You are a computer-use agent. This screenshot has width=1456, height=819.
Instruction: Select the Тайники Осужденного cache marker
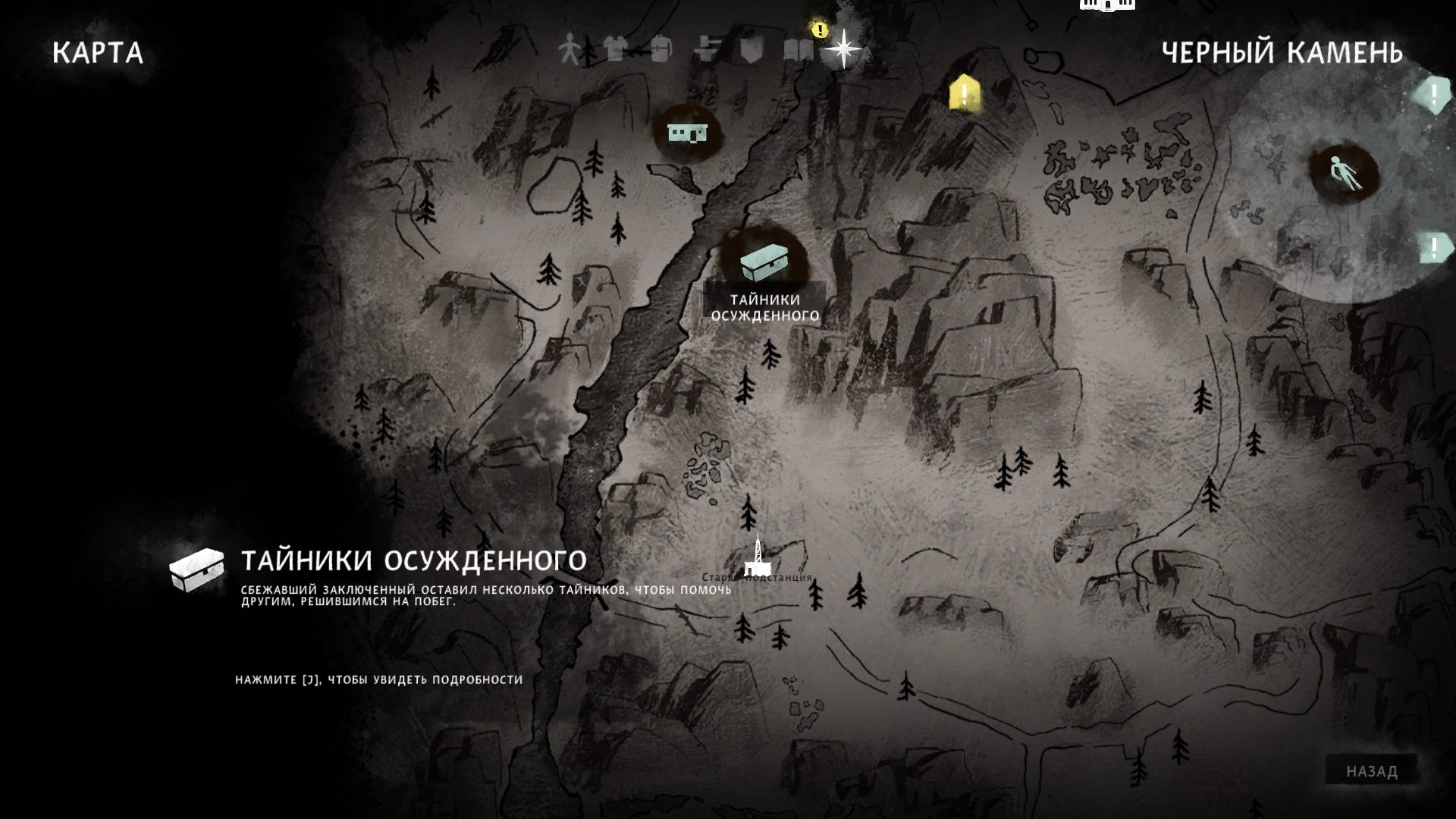point(764,262)
